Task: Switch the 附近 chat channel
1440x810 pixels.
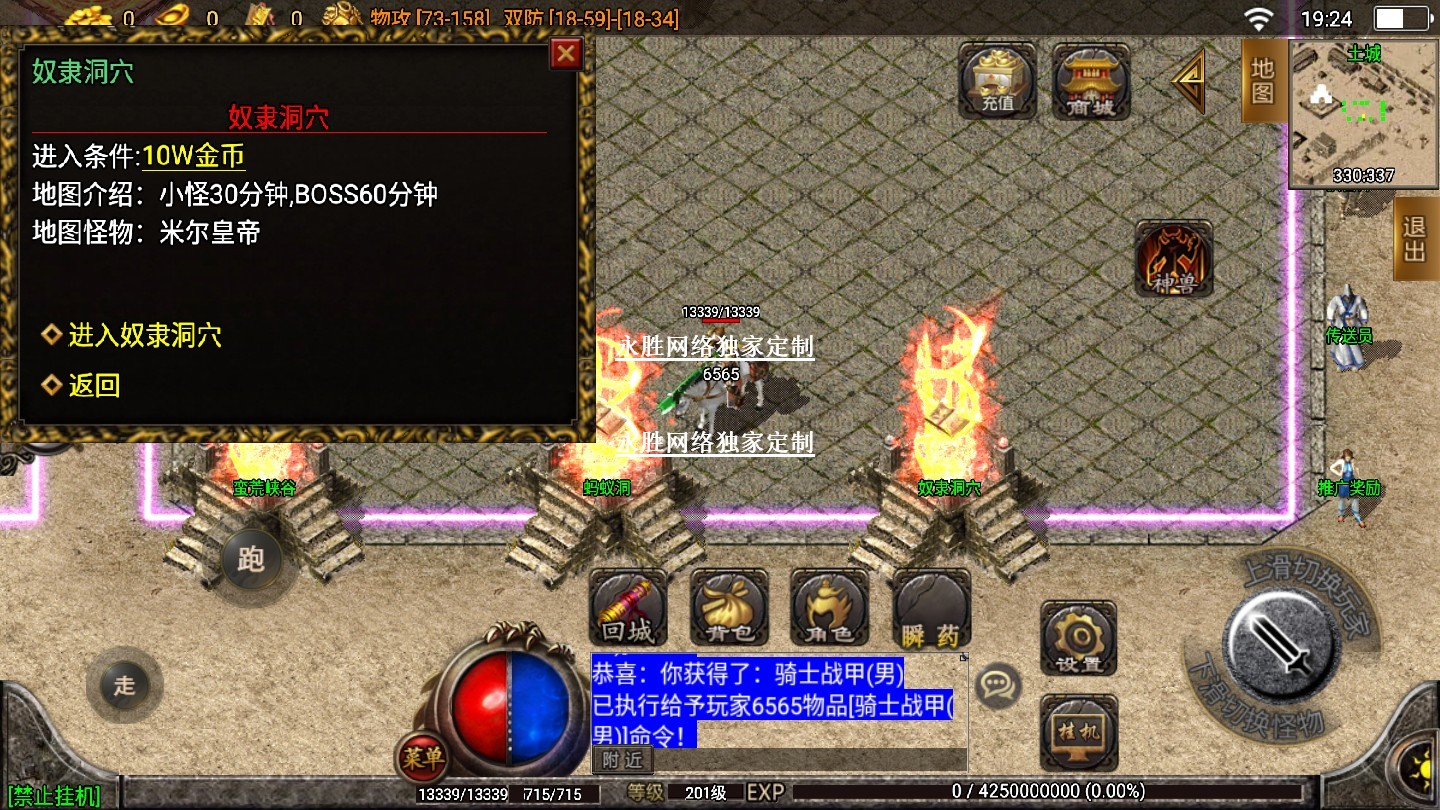Action: pos(622,760)
